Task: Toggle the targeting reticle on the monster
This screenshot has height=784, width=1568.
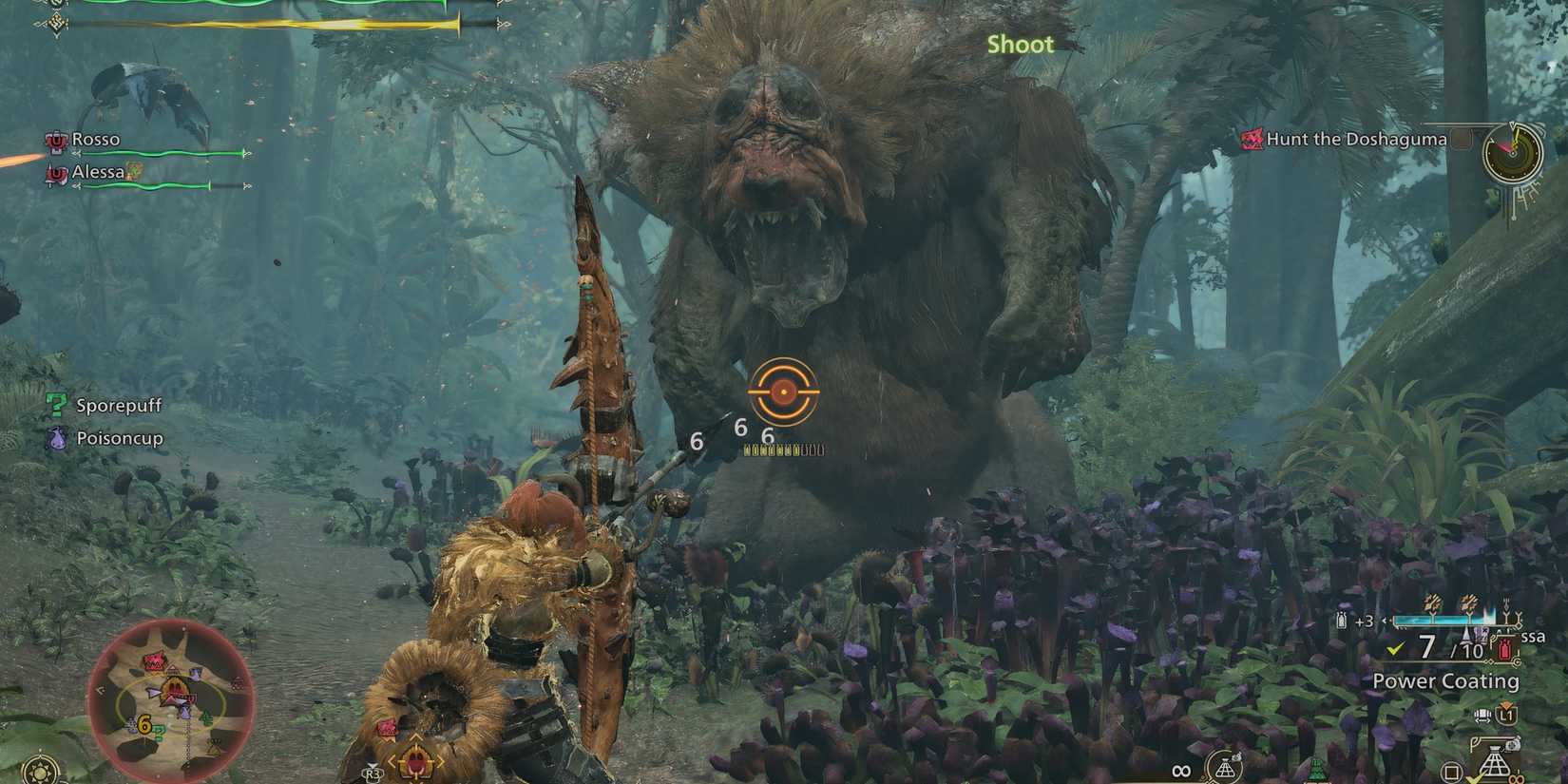Action: pos(782,393)
